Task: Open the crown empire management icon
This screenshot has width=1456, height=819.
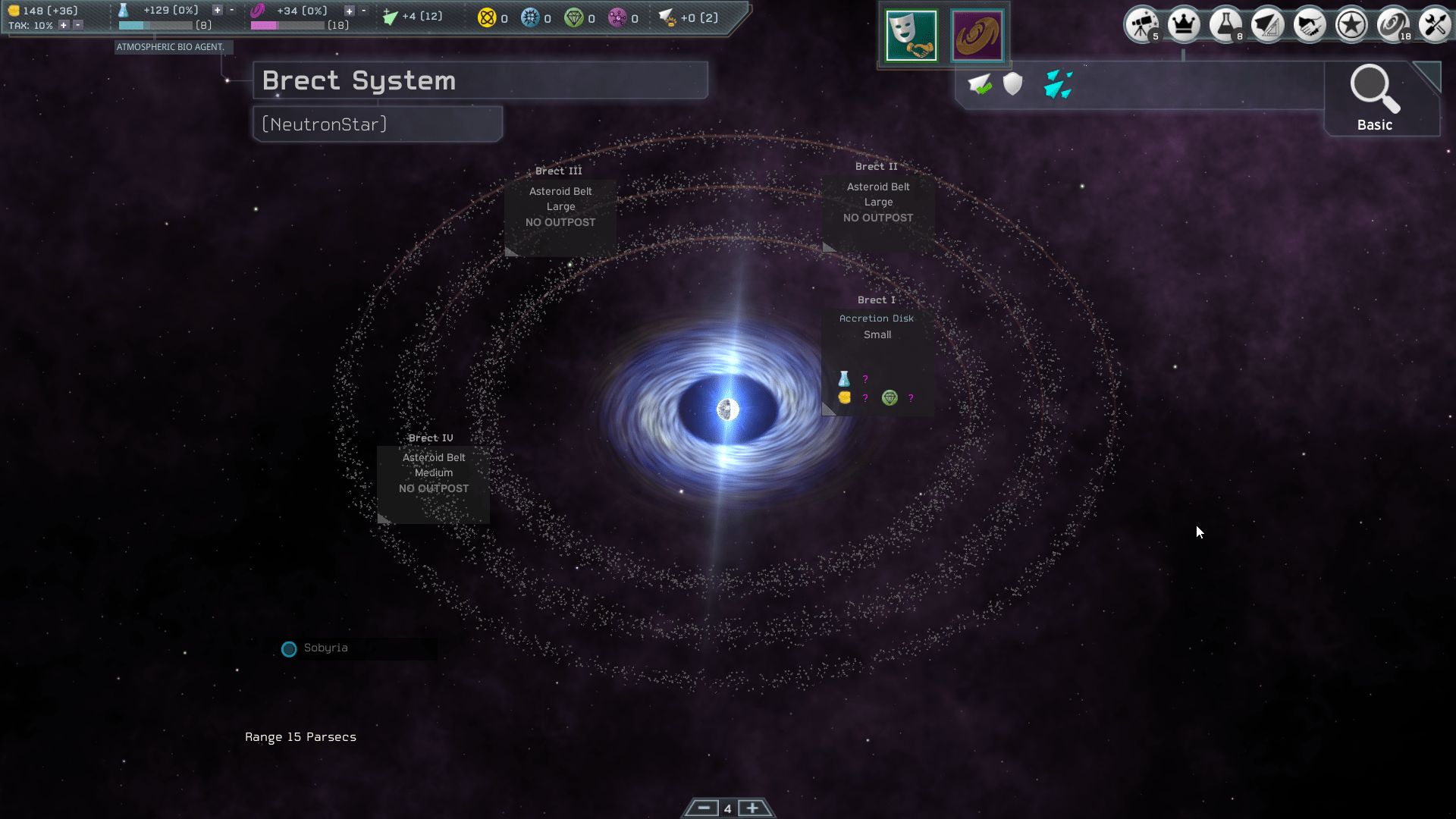Action: pyautogui.click(x=1184, y=24)
